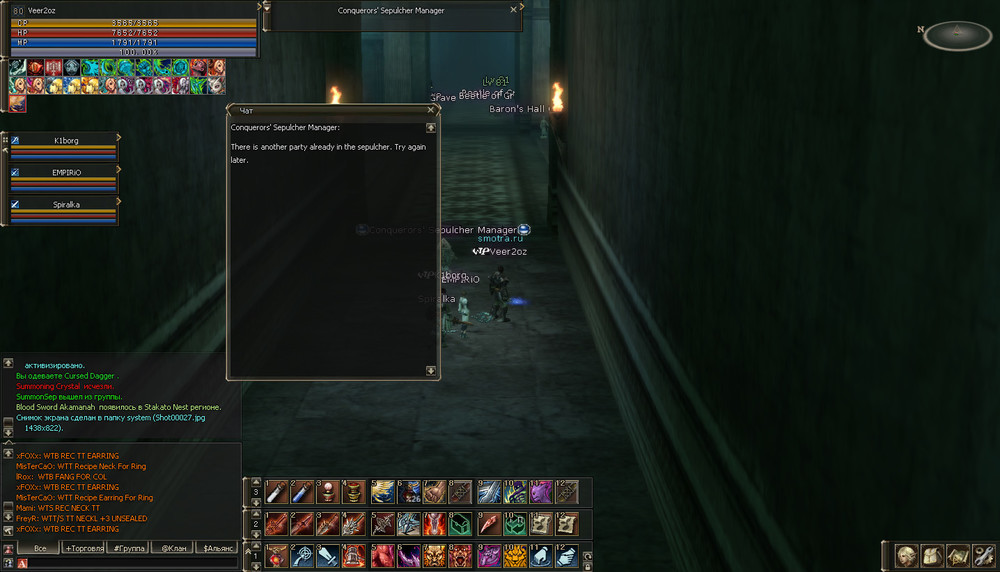Click the chat message input field
Screen dimensions: 1000x572
[x=130, y=563]
